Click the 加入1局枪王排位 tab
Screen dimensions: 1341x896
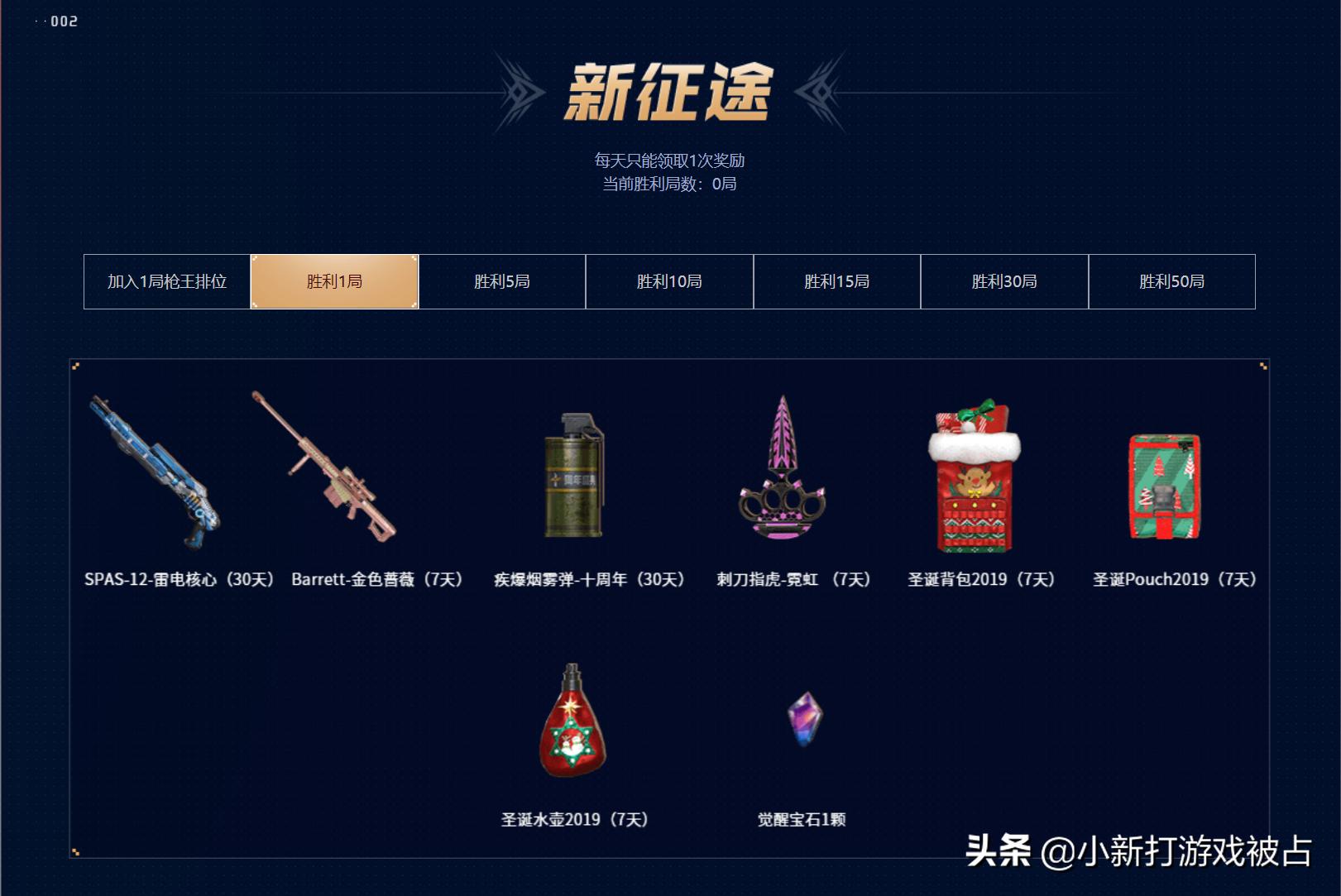(x=165, y=281)
